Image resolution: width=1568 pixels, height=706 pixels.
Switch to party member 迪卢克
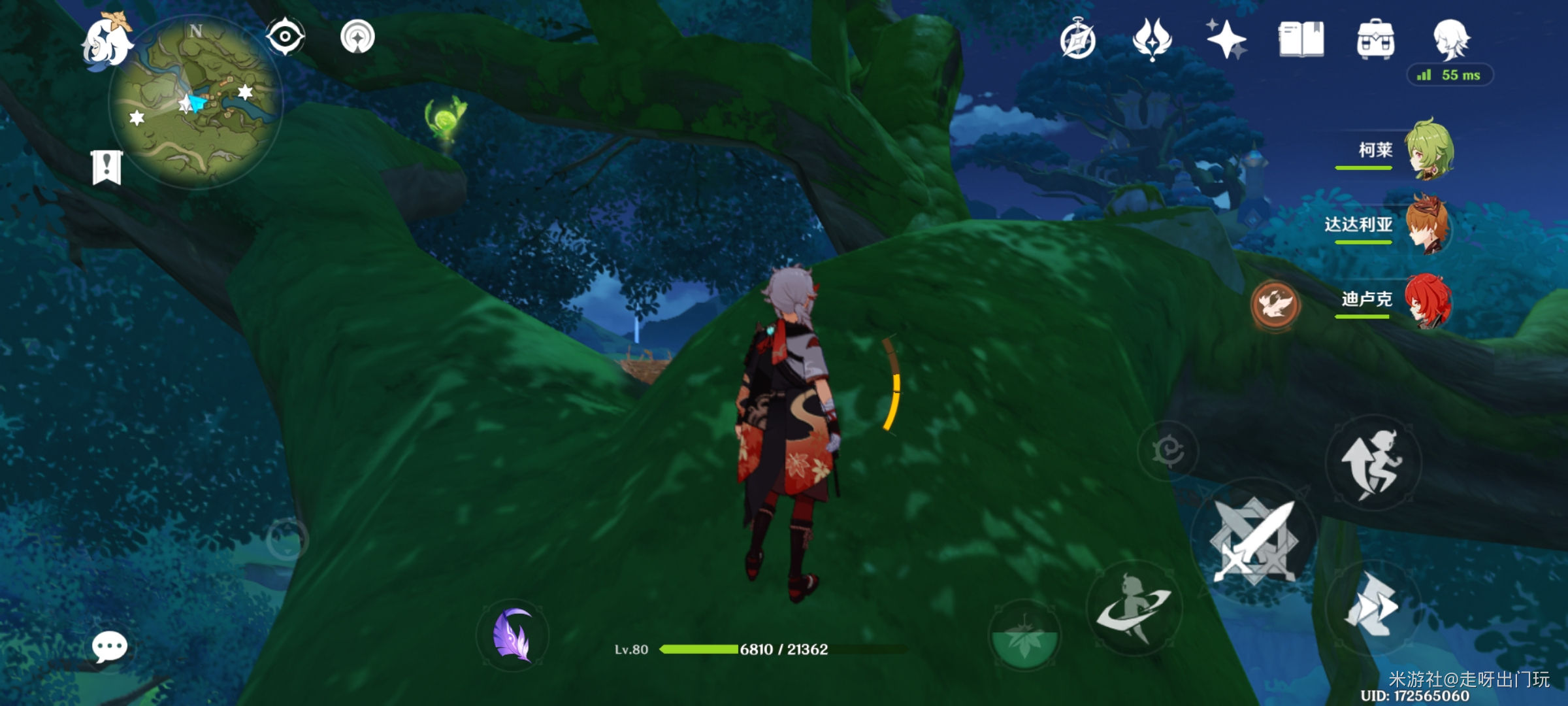click(x=1428, y=299)
